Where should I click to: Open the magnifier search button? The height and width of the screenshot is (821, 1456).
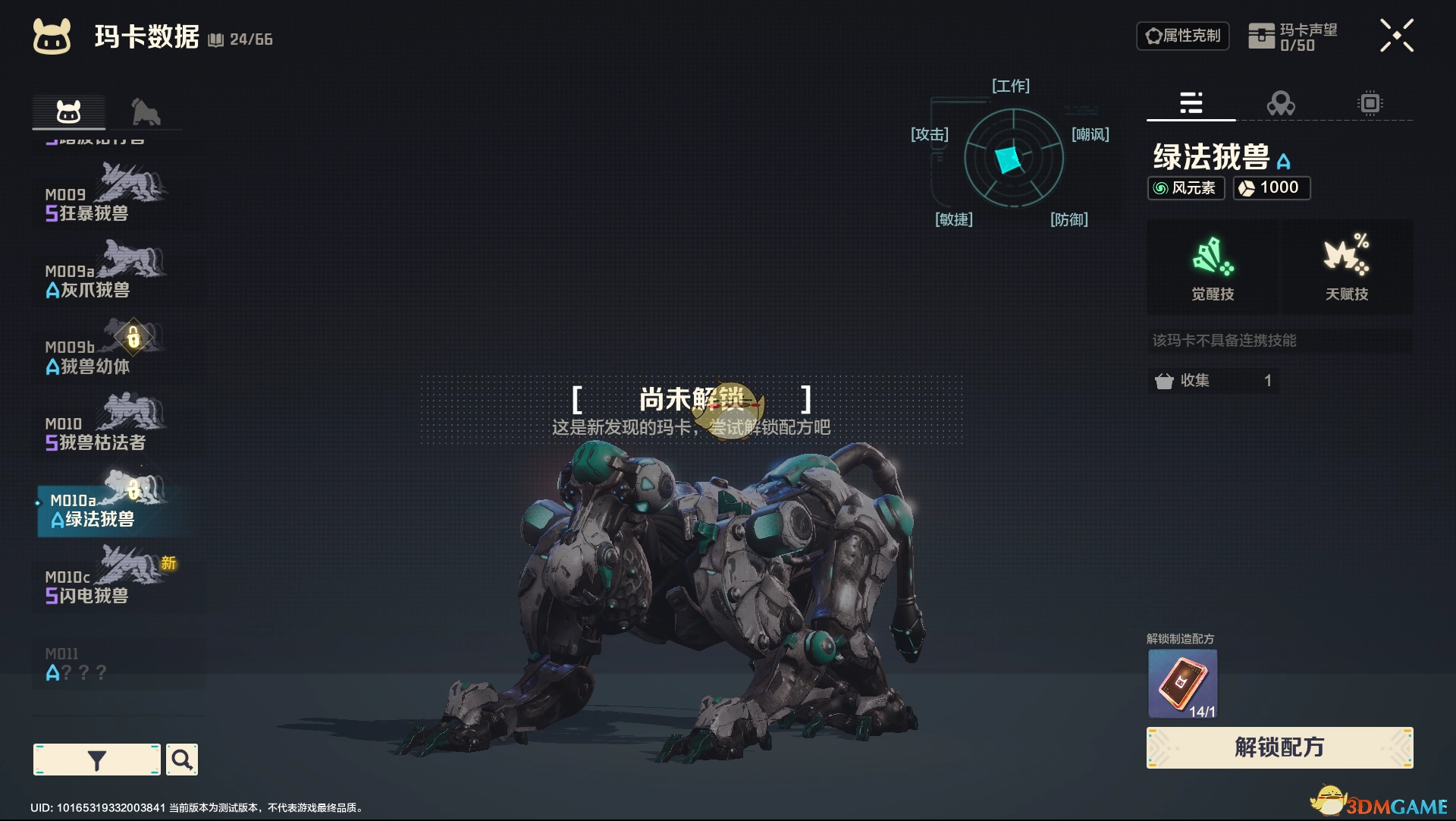click(182, 760)
